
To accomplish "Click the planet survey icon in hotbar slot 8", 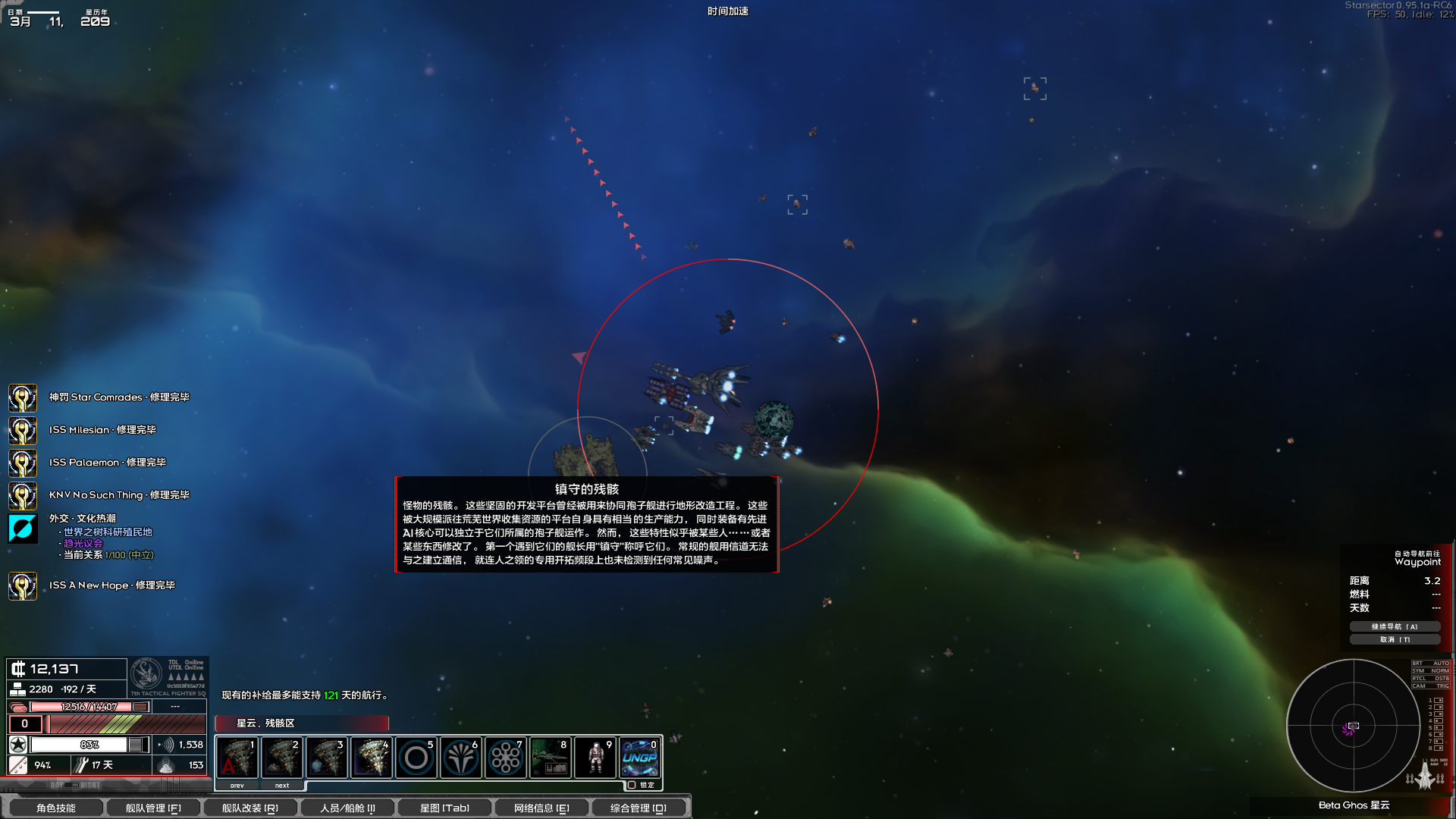I will [x=550, y=757].
